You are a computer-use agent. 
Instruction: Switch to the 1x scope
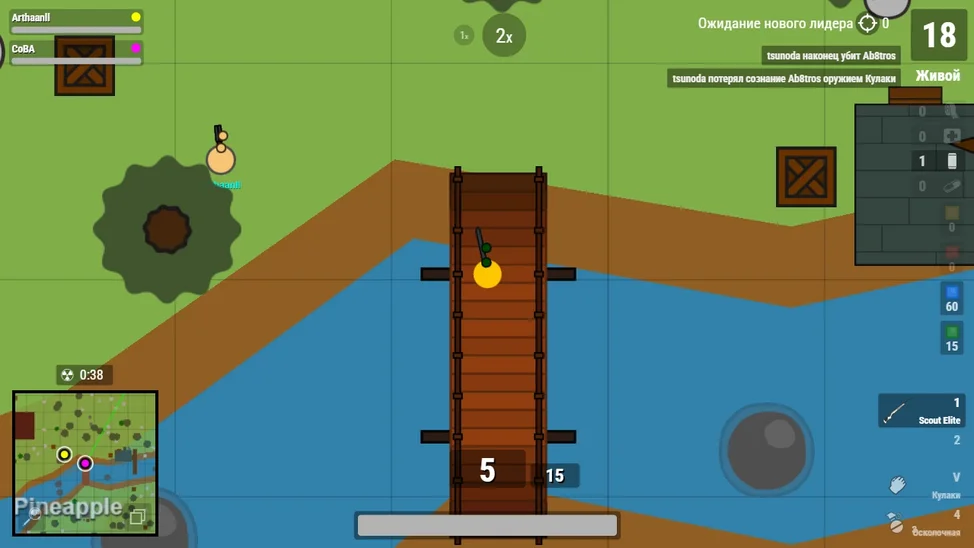pos(463,35)
